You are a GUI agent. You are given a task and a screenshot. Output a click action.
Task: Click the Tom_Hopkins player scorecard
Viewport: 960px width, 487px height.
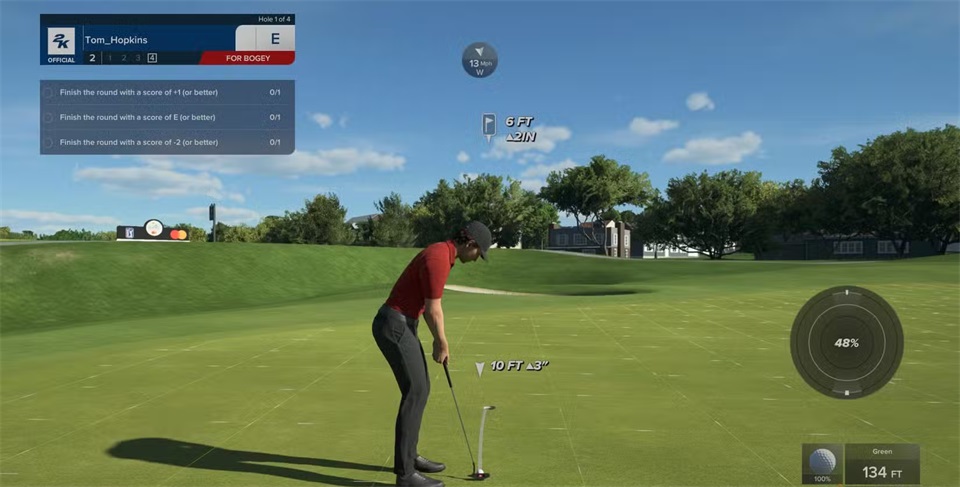[x=167, y=39]
